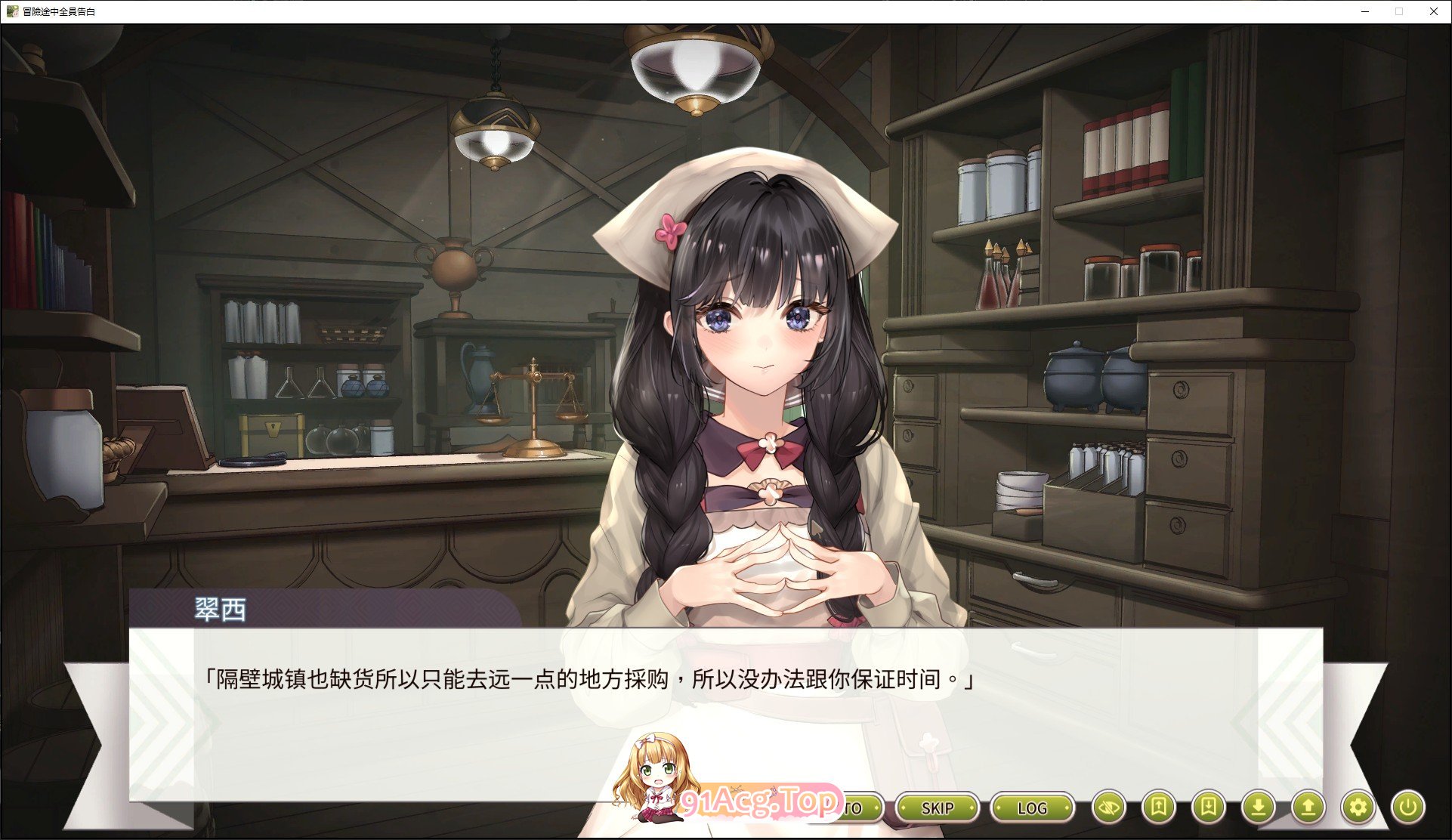Minimize the game window
This screenshot has width=1452, height=840.
pyautogui.click(x=1365, y=11)
